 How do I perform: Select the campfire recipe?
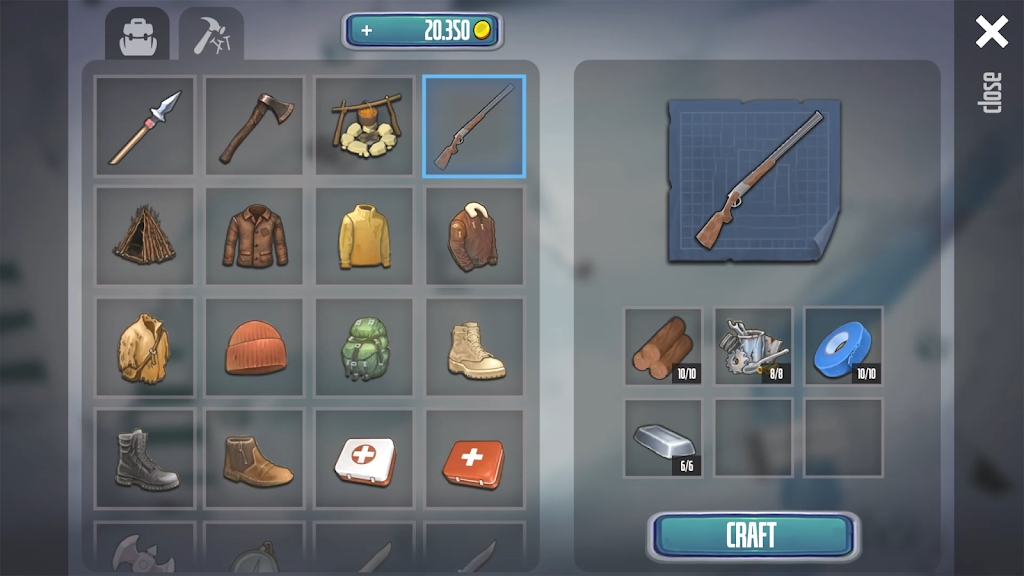tap(365, 126)
